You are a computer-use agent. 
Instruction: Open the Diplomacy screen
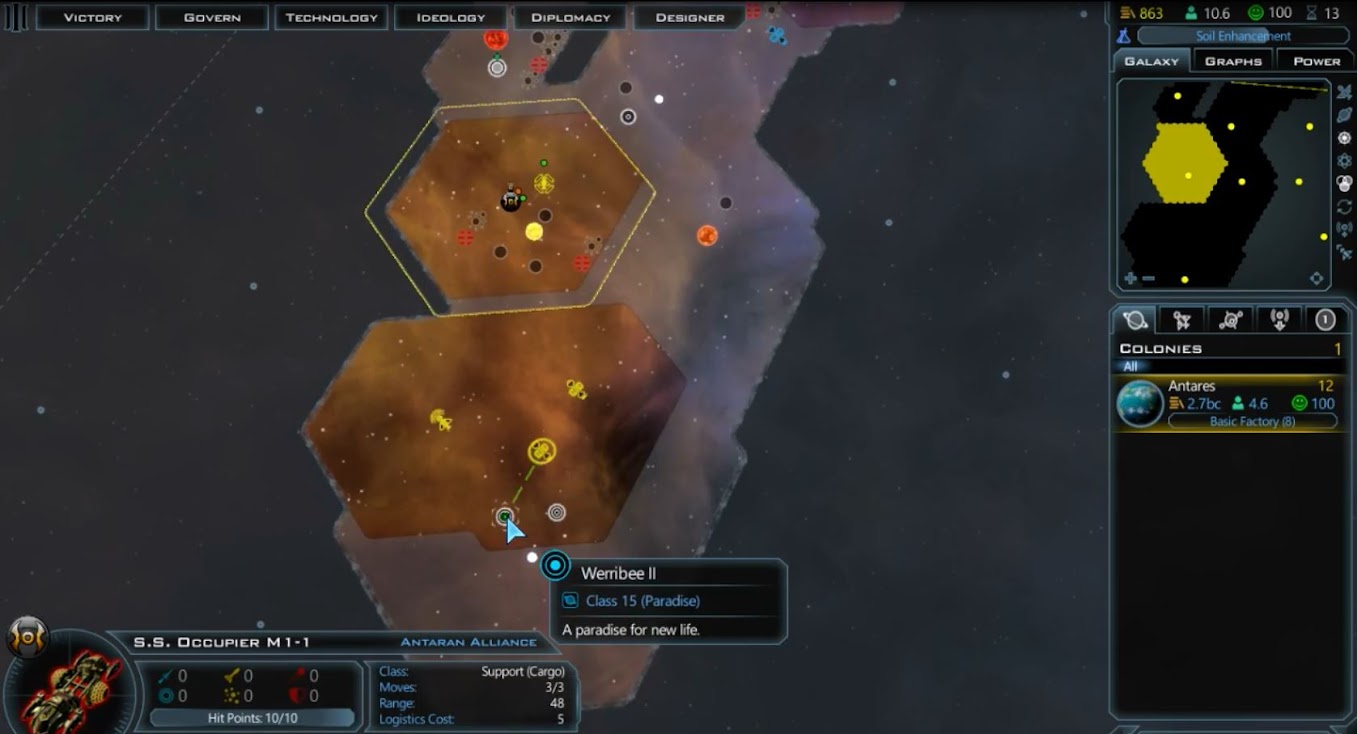coord(570,17)
